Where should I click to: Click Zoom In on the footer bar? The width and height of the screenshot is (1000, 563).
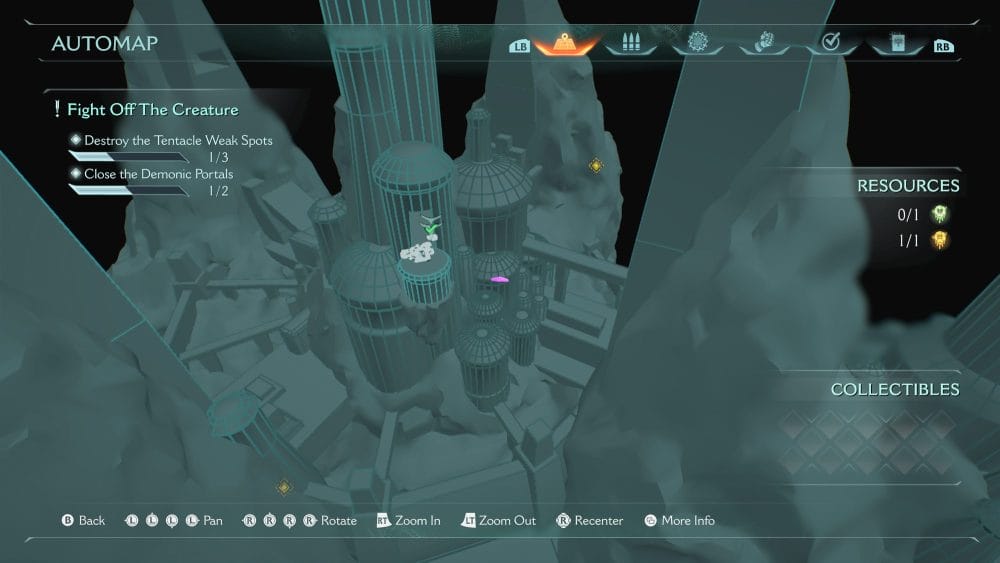(x=409, y=521)
